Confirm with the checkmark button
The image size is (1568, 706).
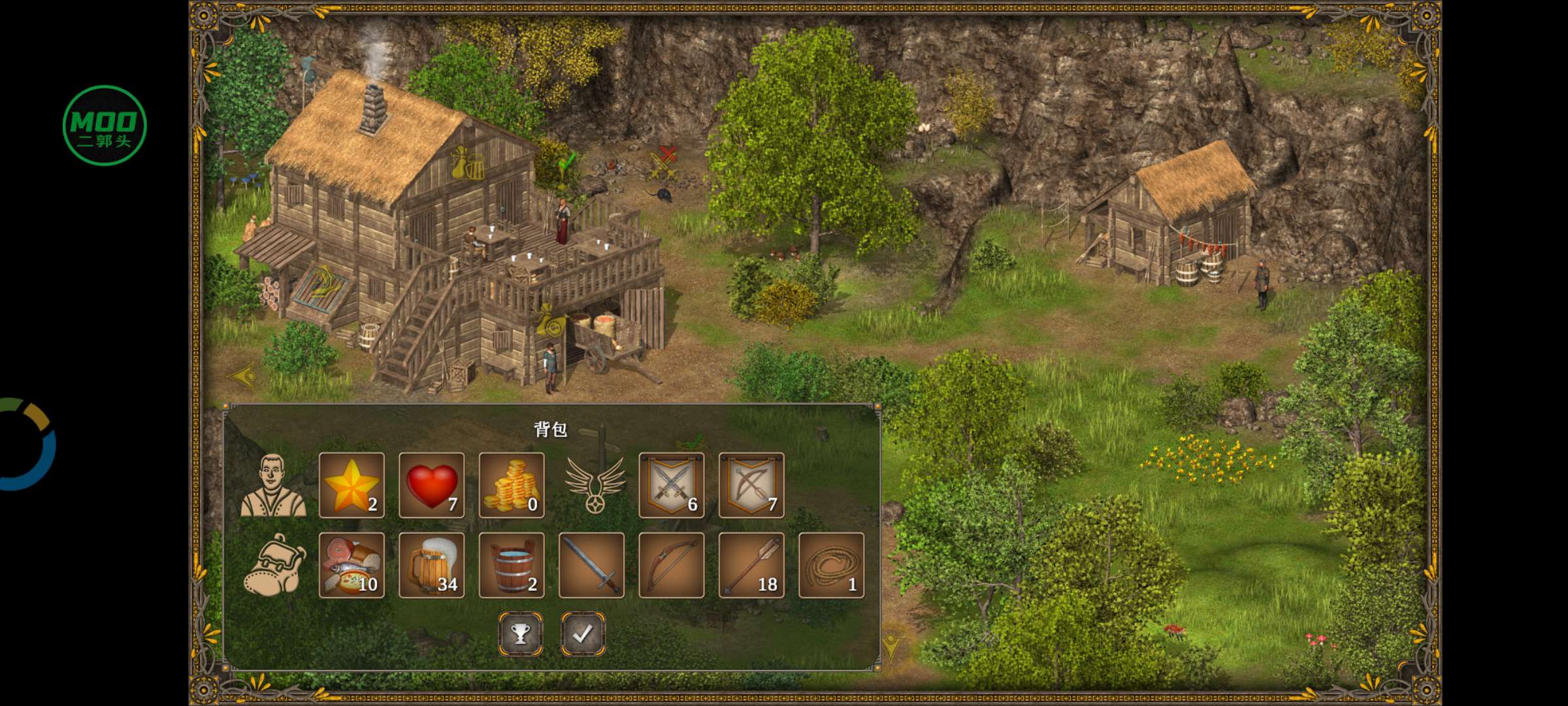click(583, 633)
